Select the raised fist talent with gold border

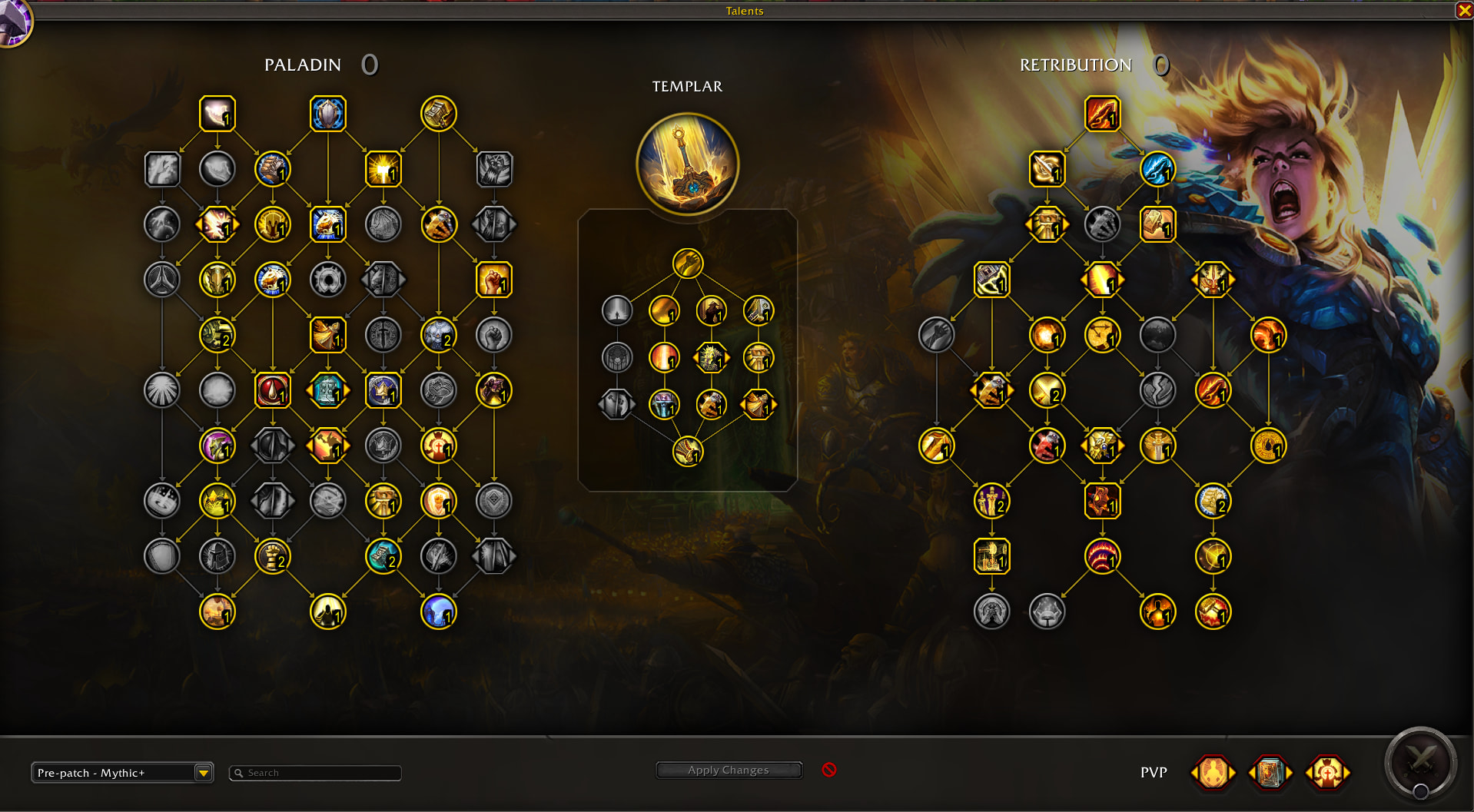[x=494, y=280]
